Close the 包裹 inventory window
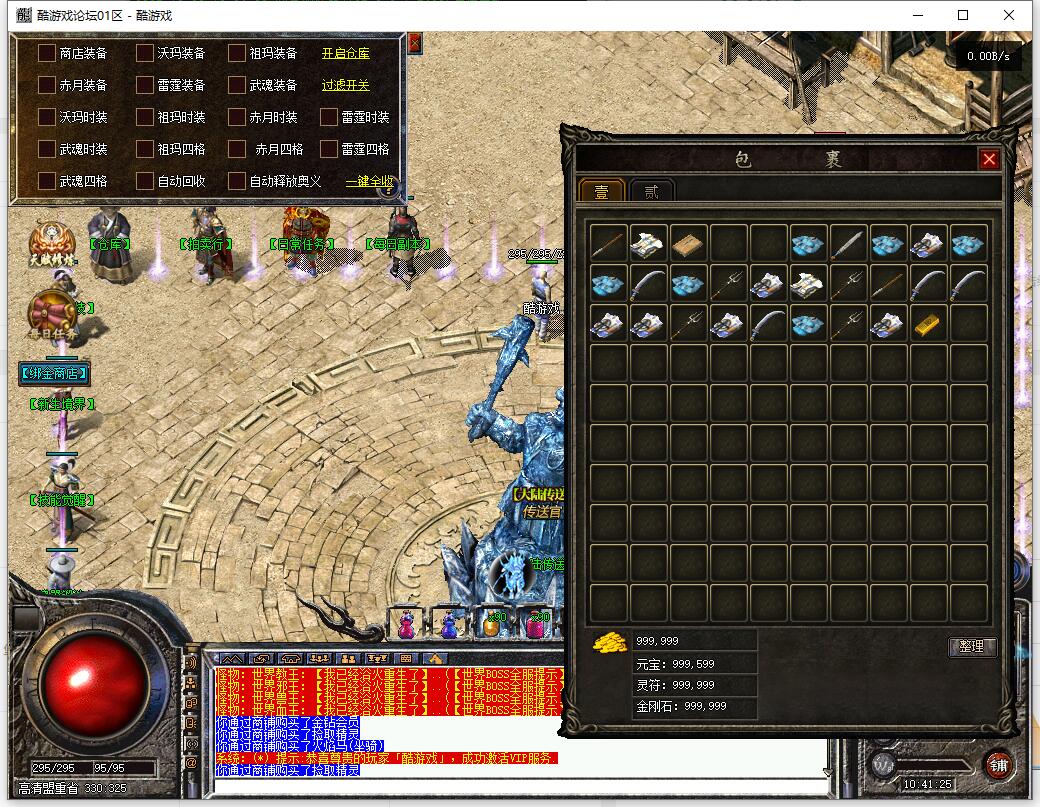 pyautogui.click(x=989, y=159)
